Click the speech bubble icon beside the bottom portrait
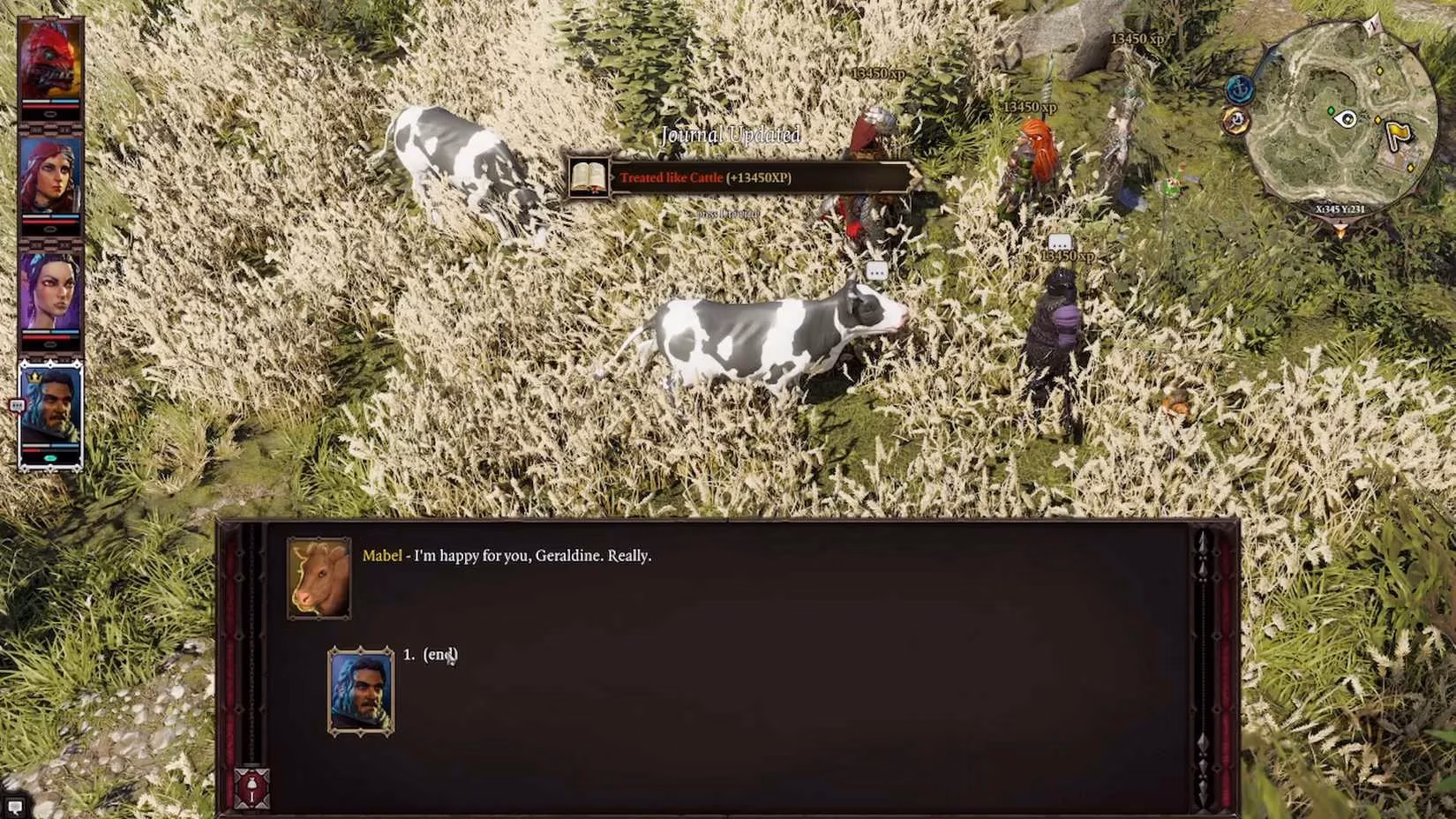 (x=16, y=404)
